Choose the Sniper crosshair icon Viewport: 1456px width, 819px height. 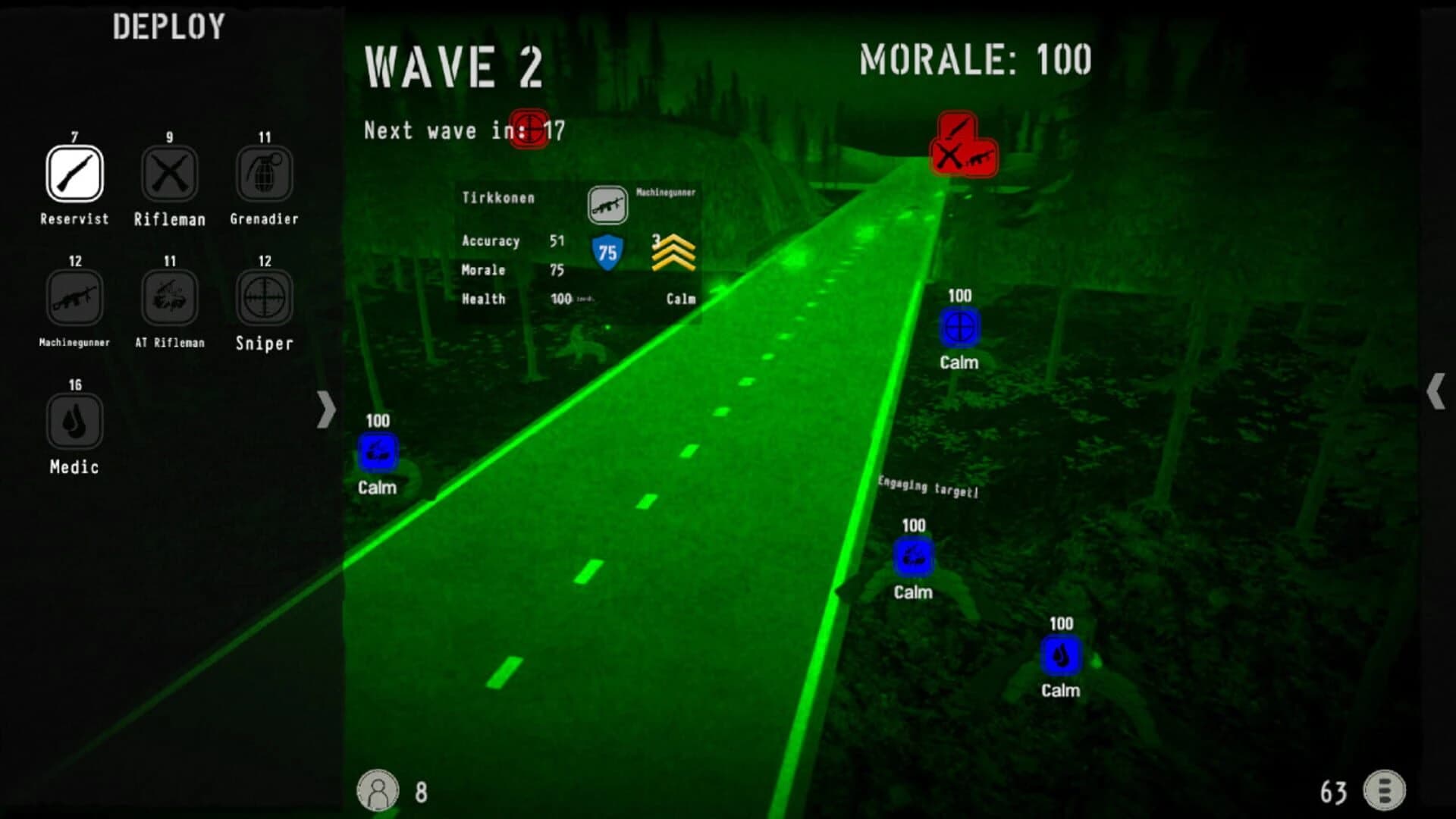pos(263,297)
